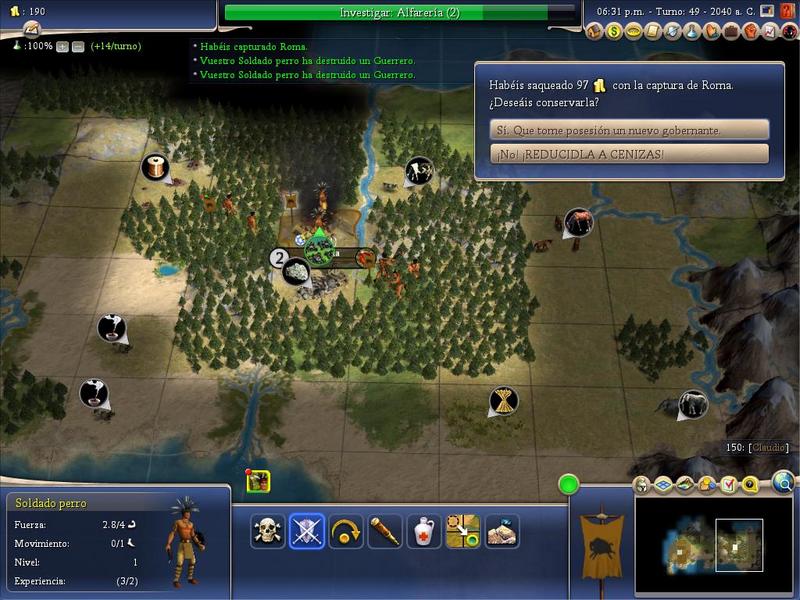
Task: Open the technology advisor flask icon
Action: 691,32
